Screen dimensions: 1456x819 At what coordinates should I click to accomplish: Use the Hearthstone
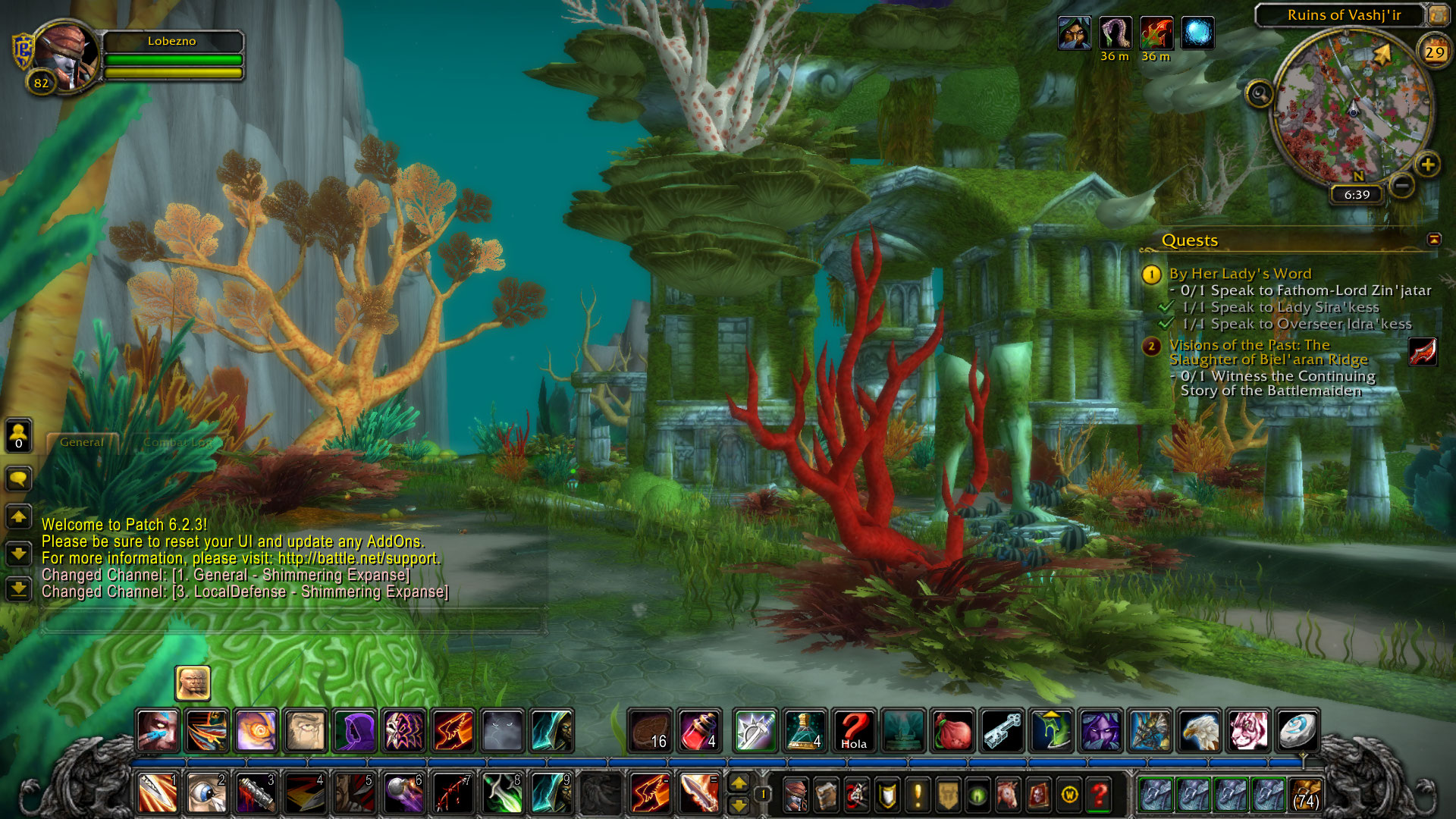pos(1297,731)
